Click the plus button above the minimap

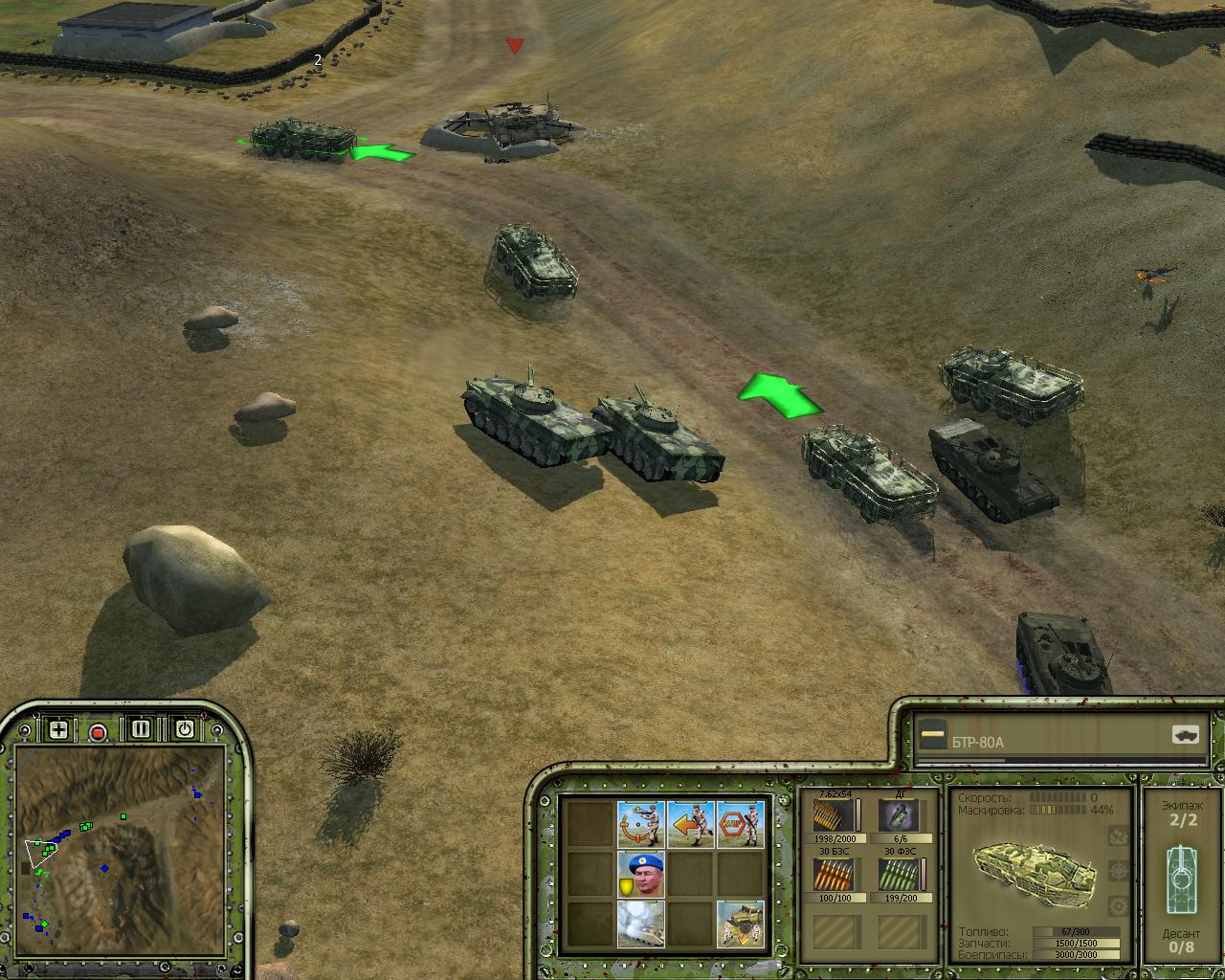pyautogui.click(x=58, y=729)
